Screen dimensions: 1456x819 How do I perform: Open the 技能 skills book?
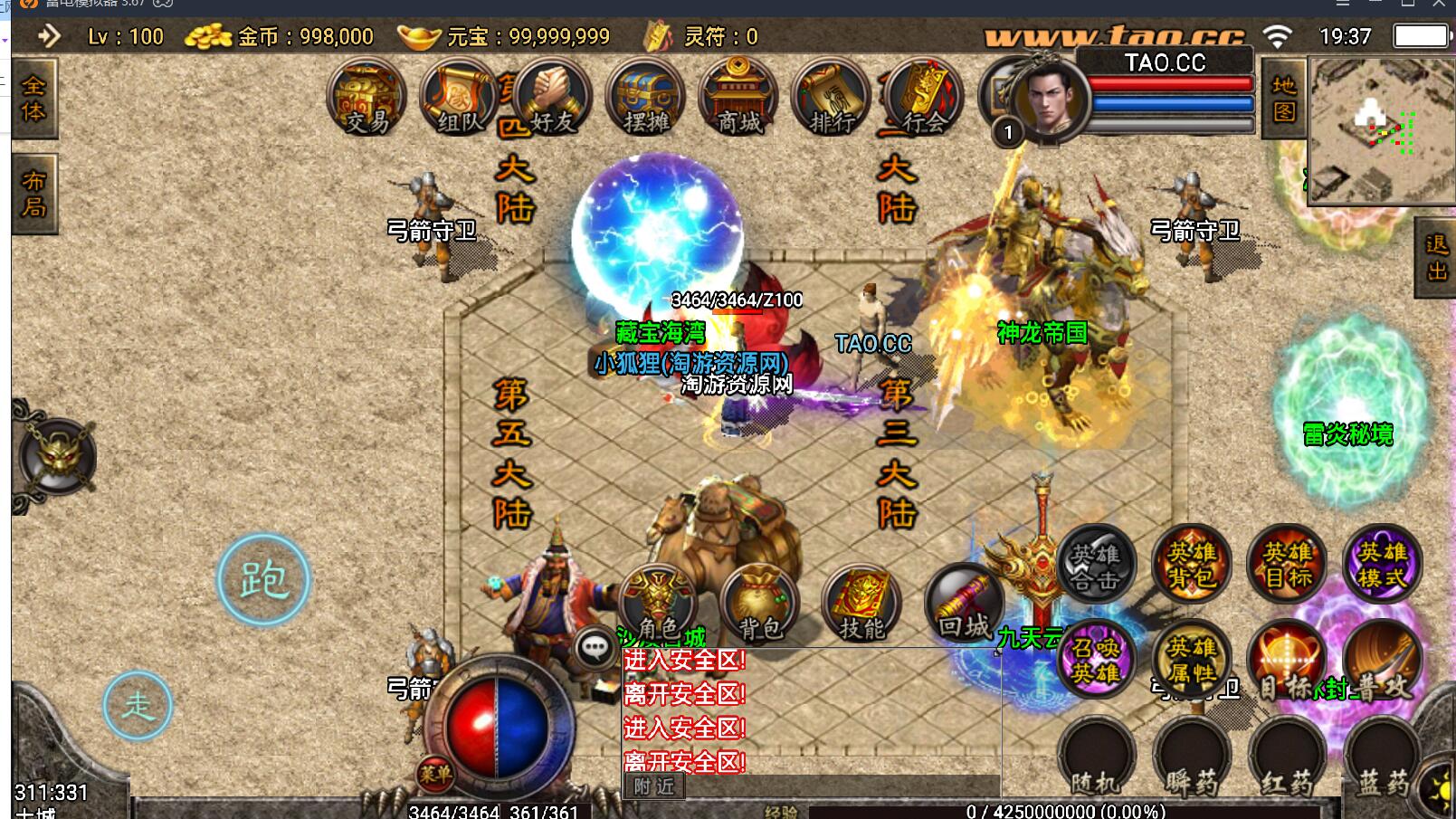(861, 605)
